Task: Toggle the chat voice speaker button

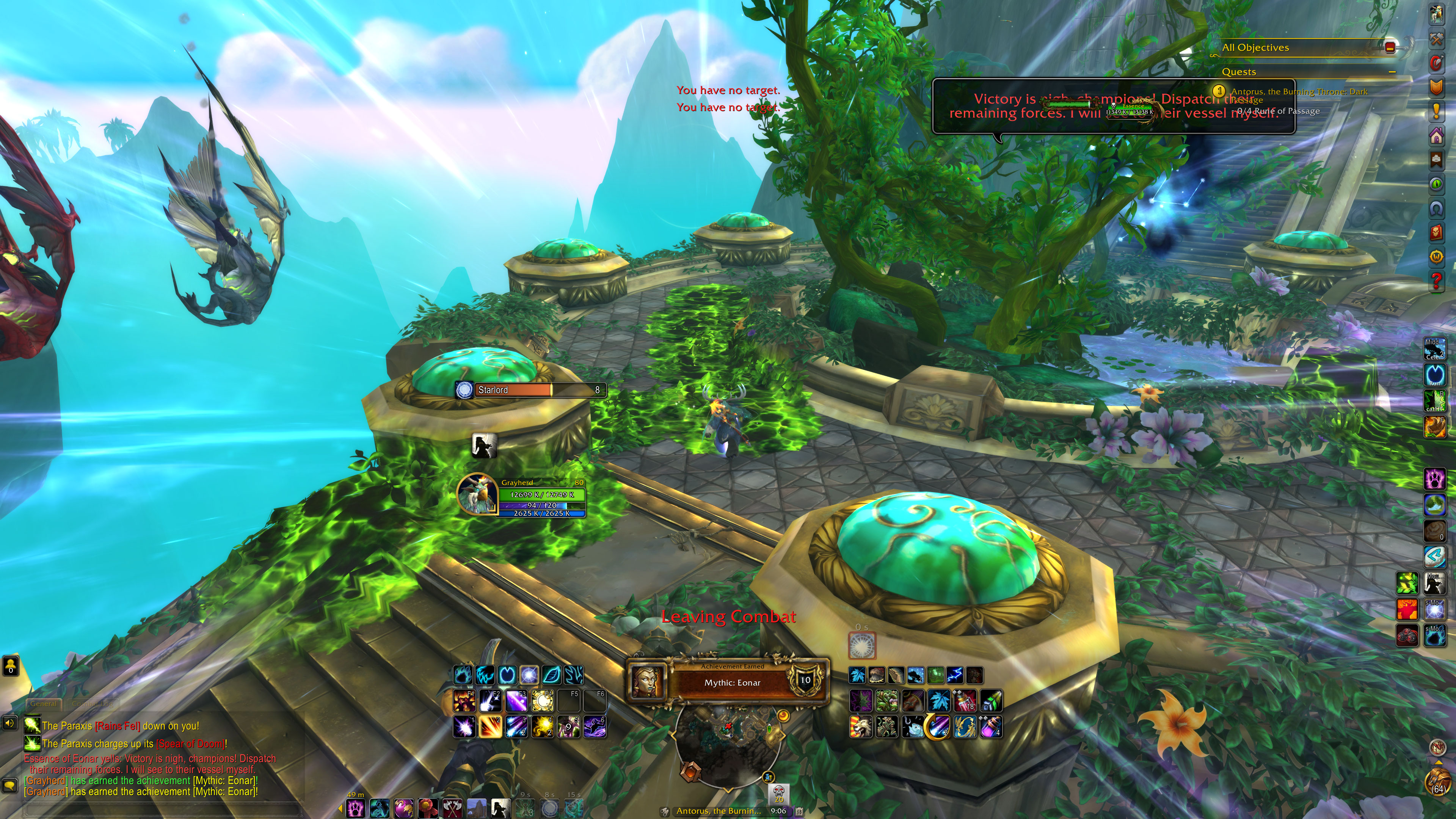Action: [9, 723]
